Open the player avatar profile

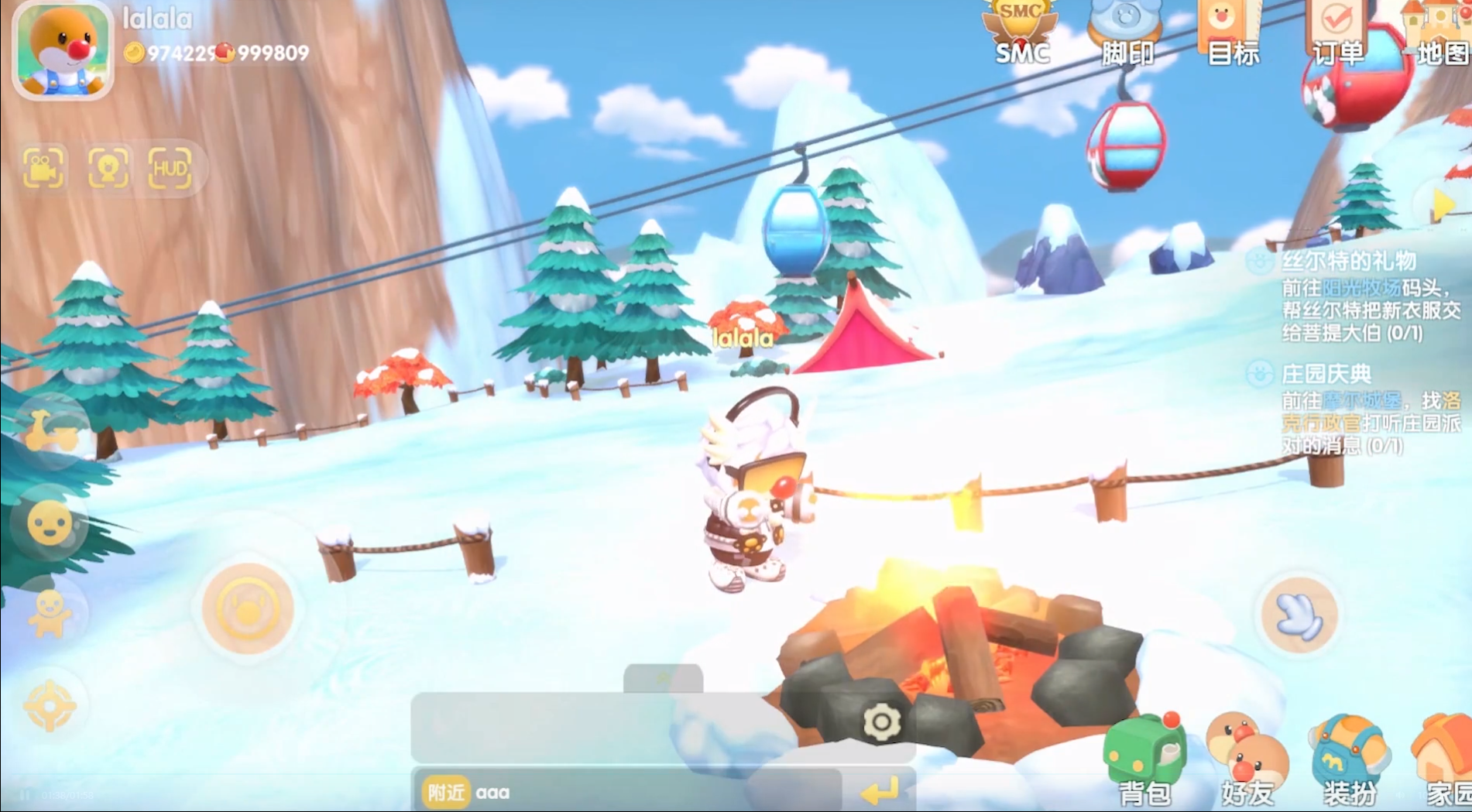pos(63,49)
